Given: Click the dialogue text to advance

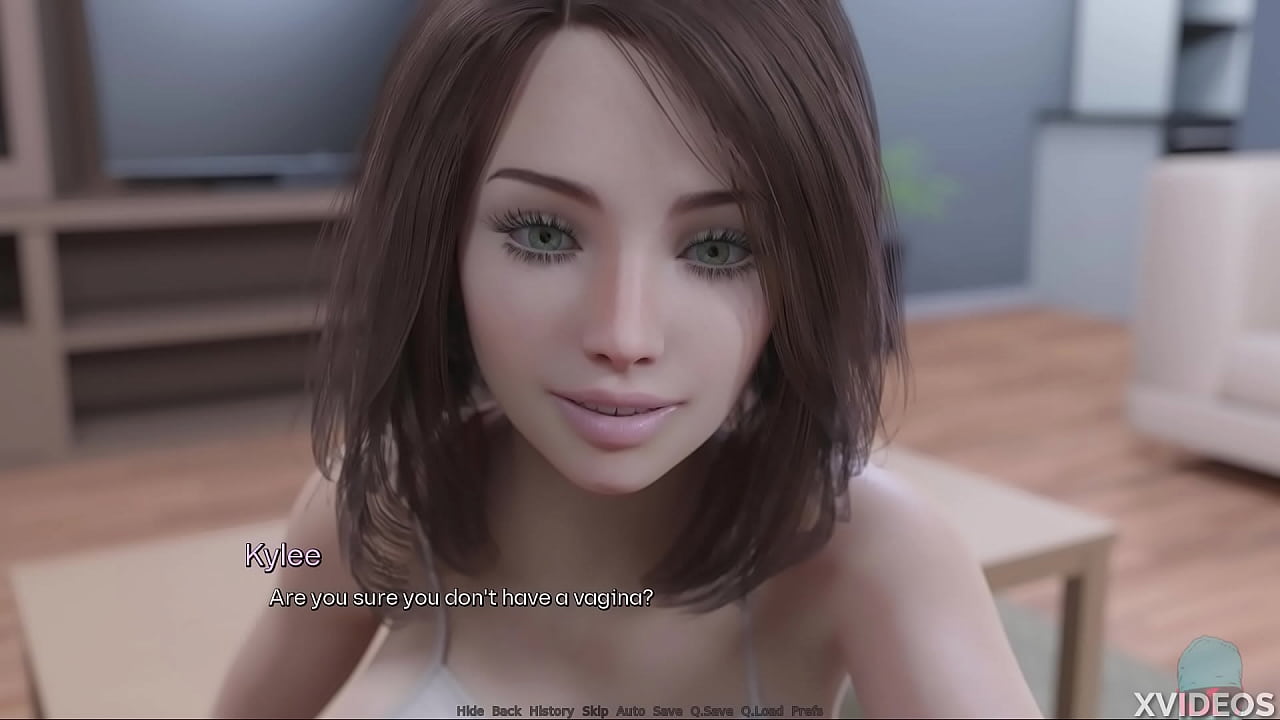Looking at the screenshot, I should point(460,598).
